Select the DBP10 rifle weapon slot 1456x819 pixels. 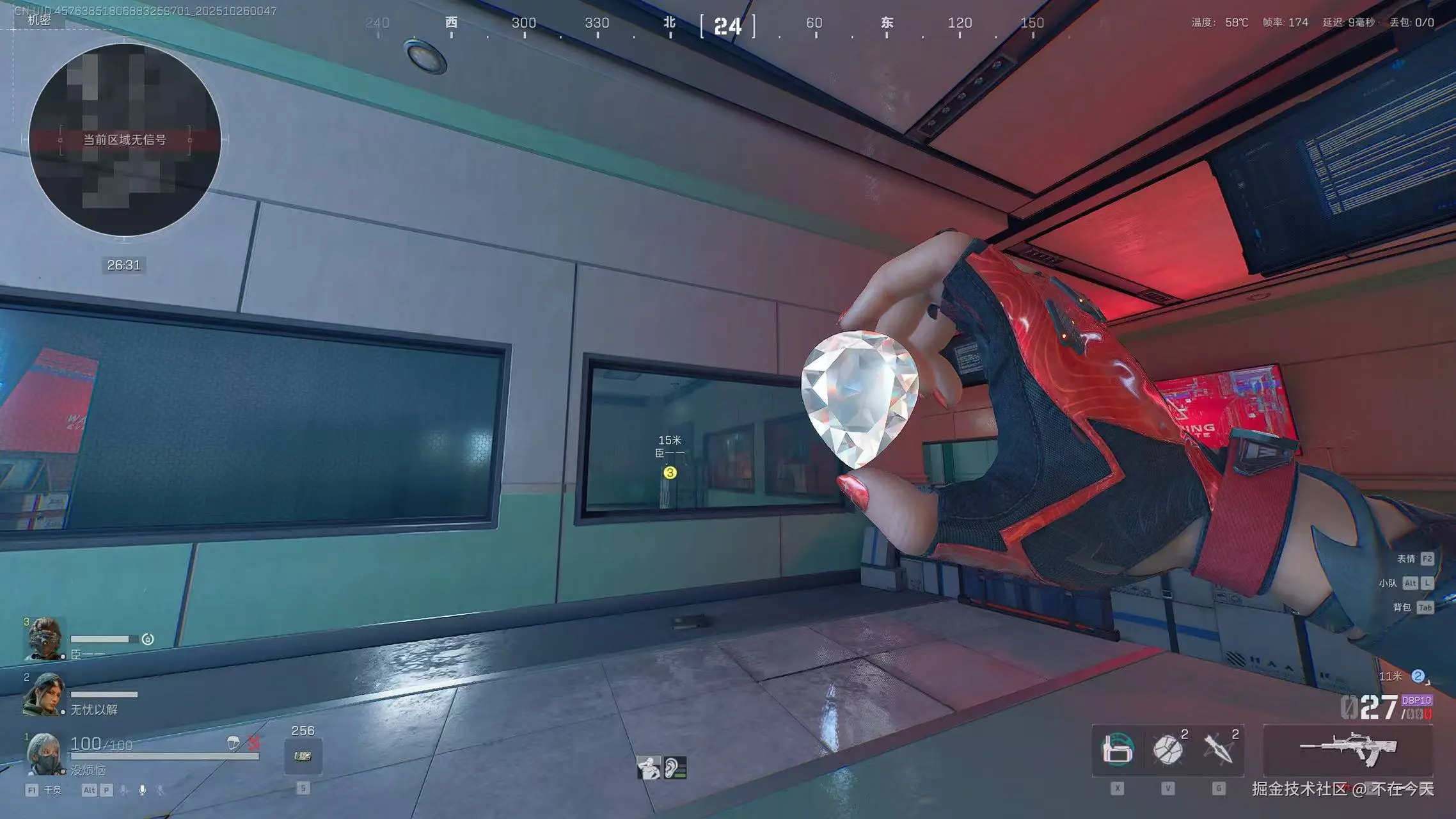(1348, 750)
